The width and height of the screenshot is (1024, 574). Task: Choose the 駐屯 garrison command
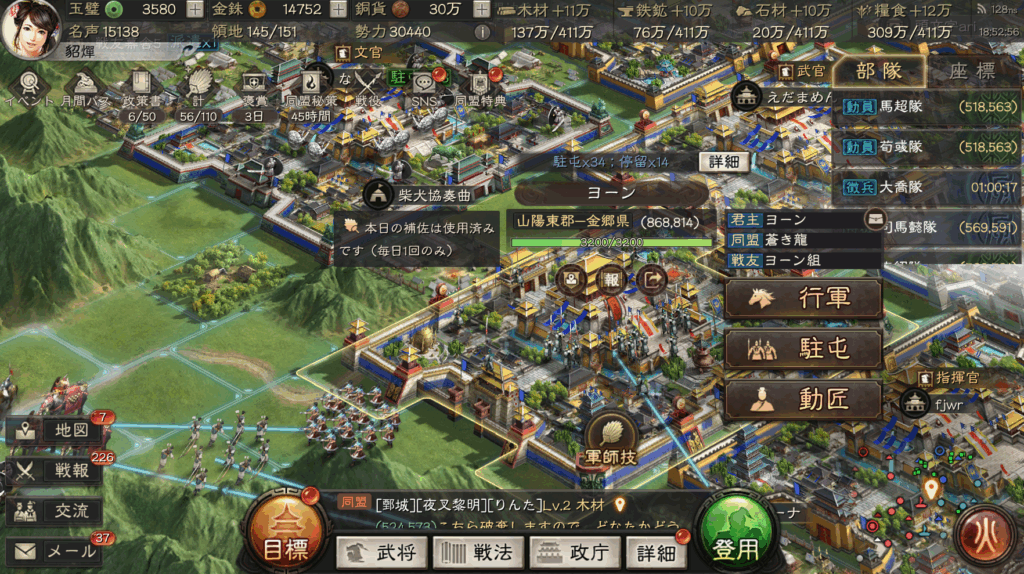click(x=804, y=349)
